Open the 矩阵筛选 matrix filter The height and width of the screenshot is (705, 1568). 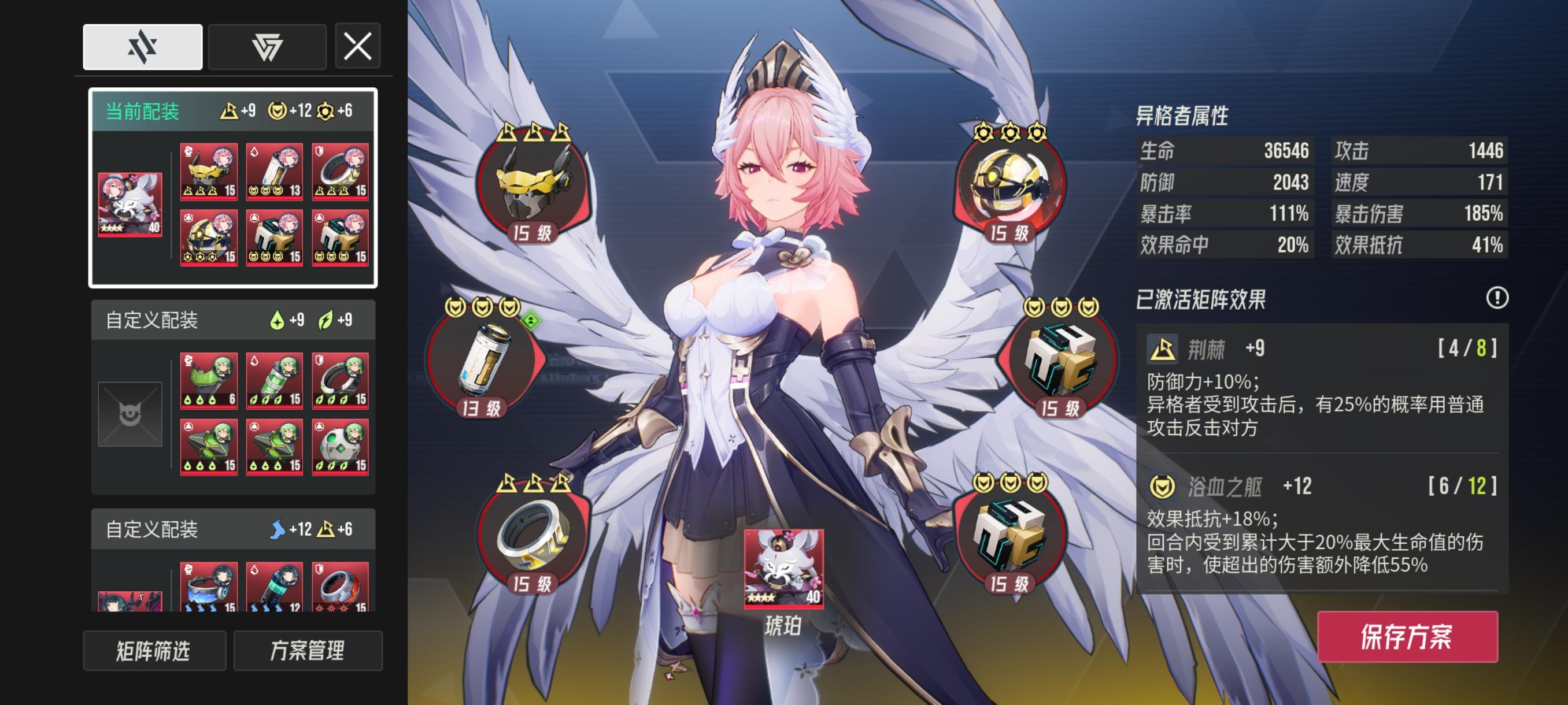(154, 651)
